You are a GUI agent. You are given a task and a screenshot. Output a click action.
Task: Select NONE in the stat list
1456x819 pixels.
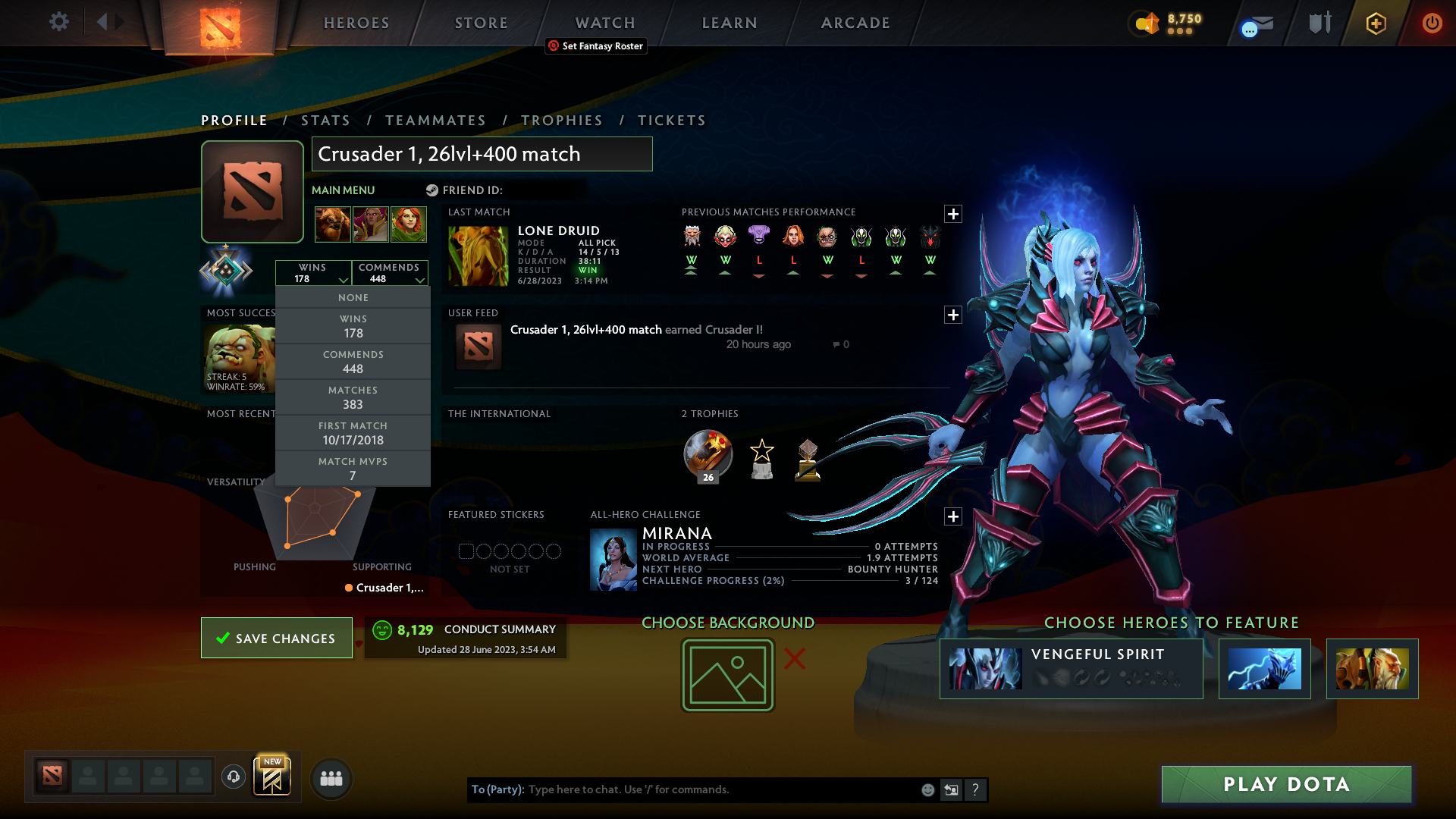353,297
